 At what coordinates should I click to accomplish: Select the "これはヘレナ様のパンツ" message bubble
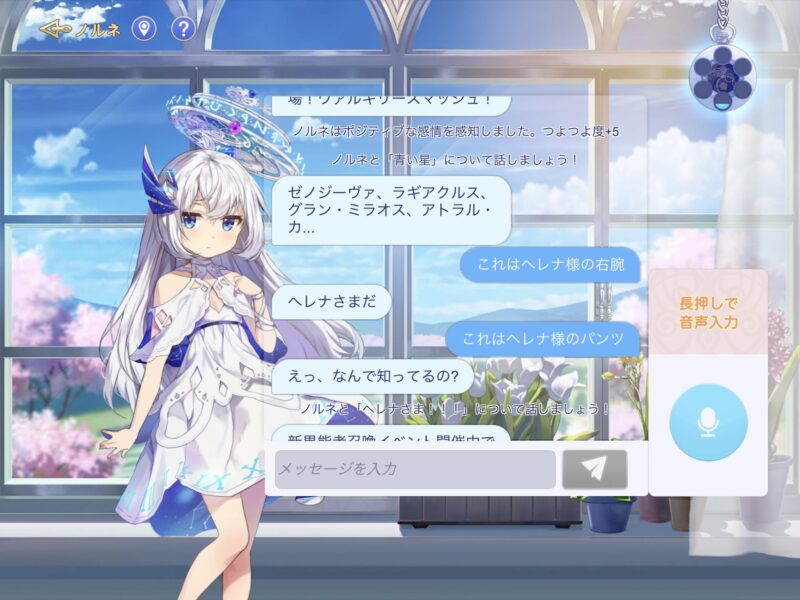[542, 339]
